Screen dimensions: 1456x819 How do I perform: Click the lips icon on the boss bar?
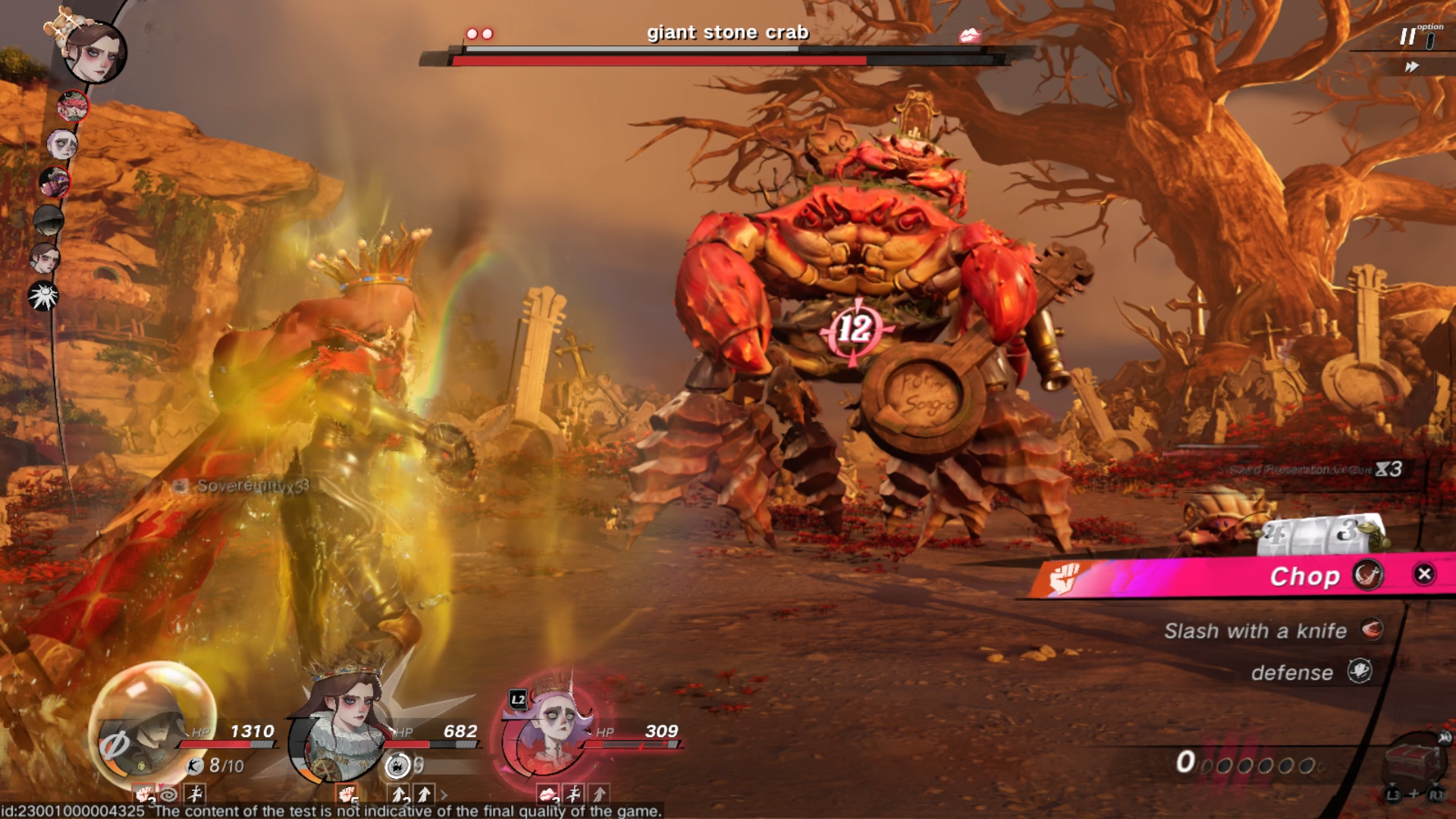(x=969, y=36)
